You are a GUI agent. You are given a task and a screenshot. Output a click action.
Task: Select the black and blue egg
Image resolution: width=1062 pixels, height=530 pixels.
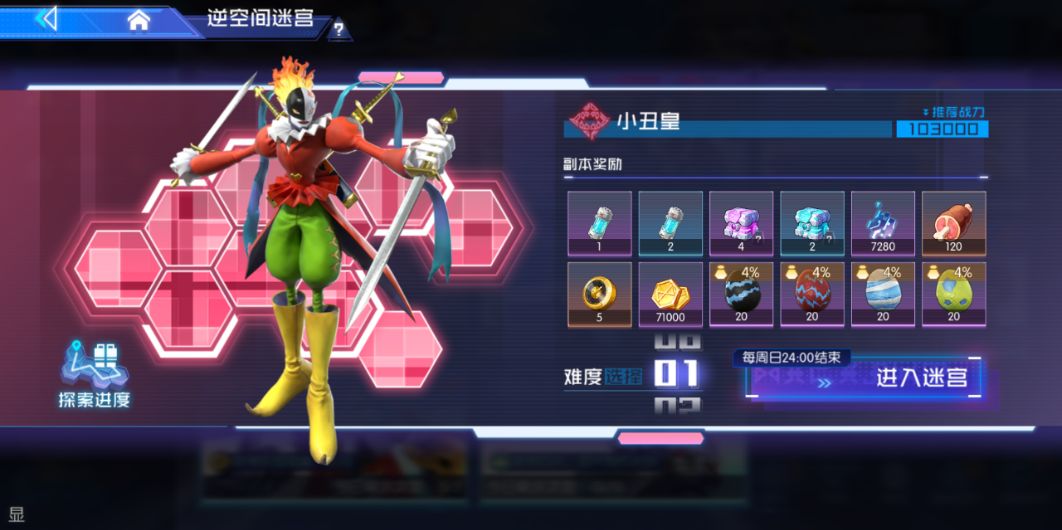(741, 294)
